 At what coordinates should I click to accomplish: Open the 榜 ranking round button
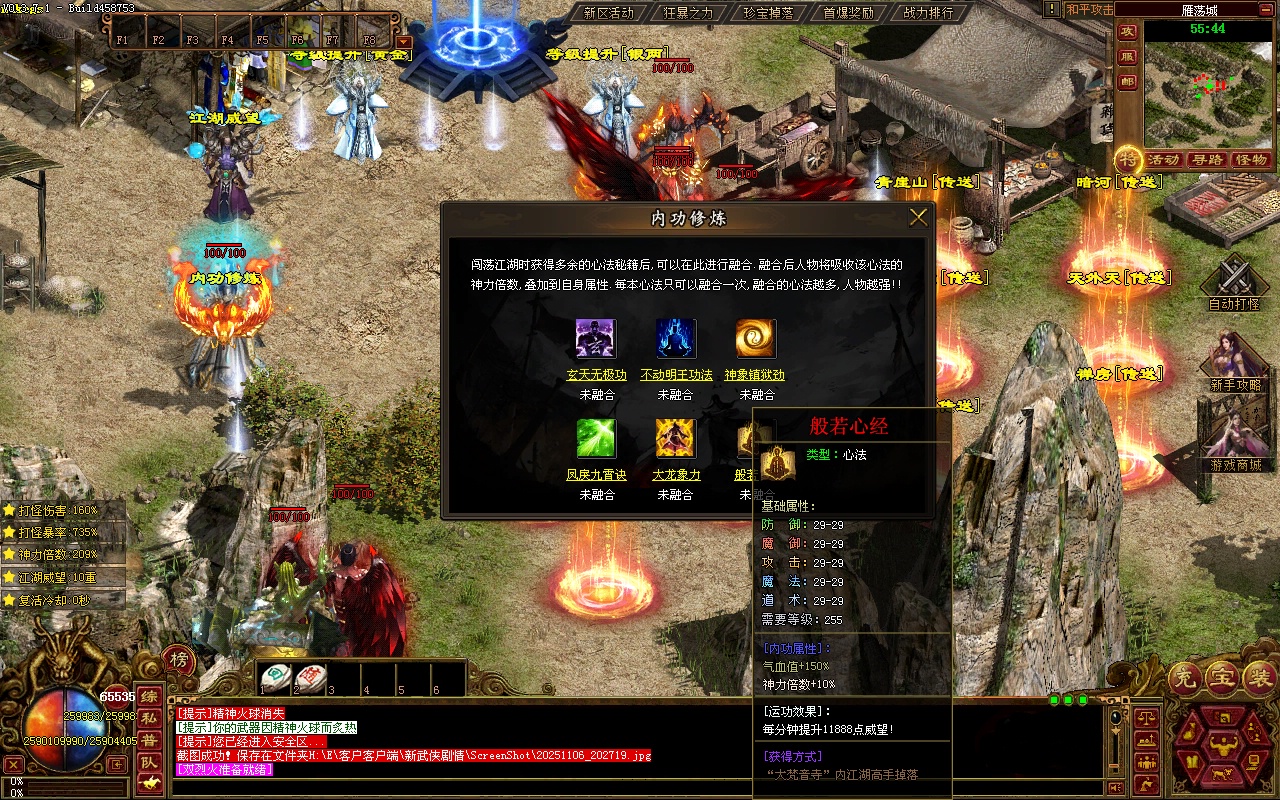tap(178, 660)
